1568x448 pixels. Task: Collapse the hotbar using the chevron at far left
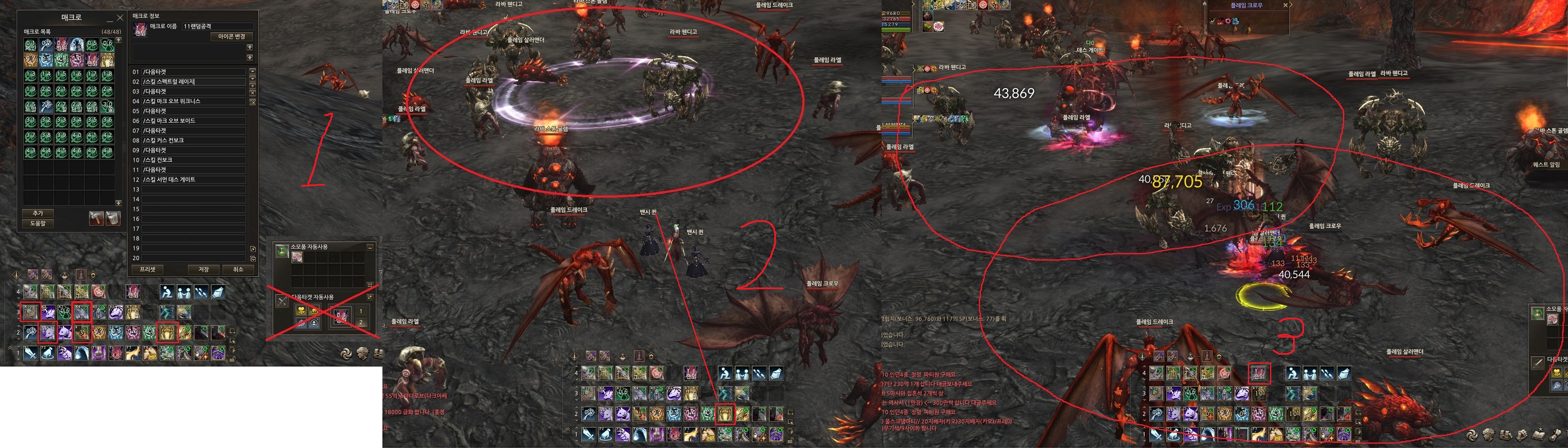10,348
